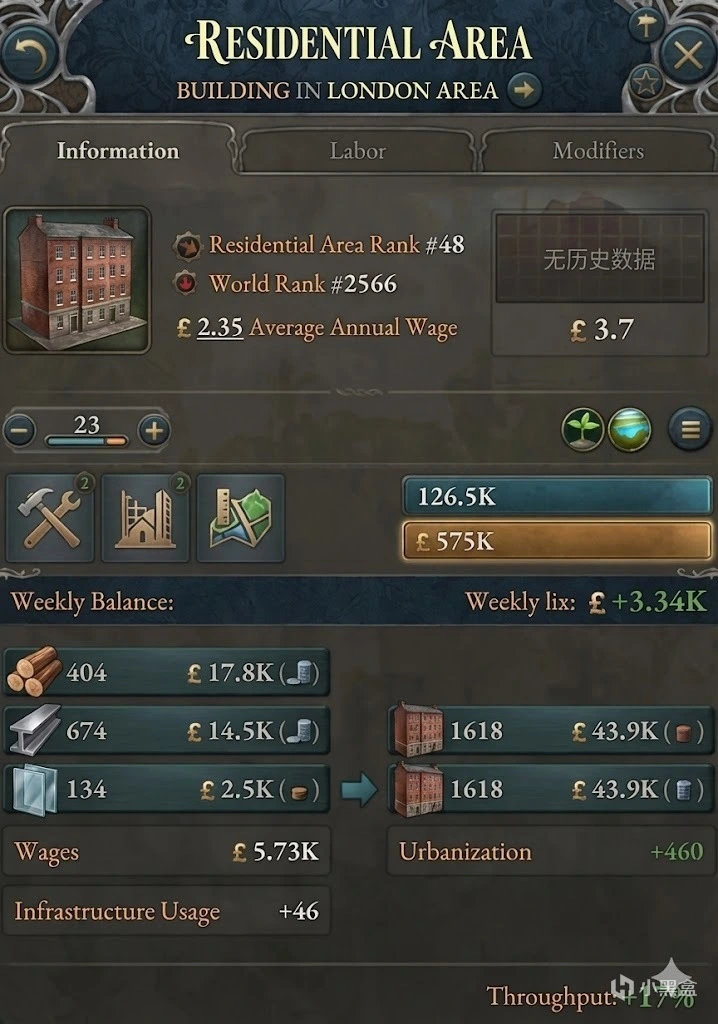Select the map and ruler production method
The height and width of the screenshot is (1024, 718).
[x=240, y=518]
